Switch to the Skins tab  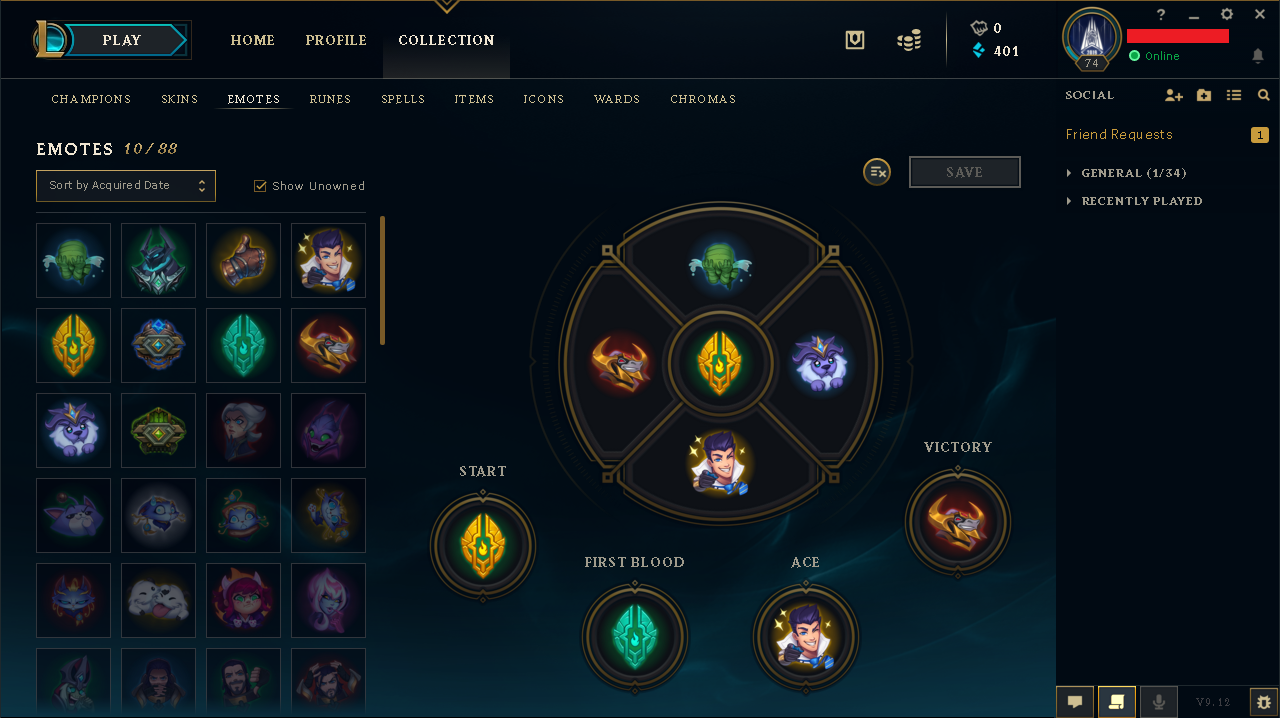point(180,99)
